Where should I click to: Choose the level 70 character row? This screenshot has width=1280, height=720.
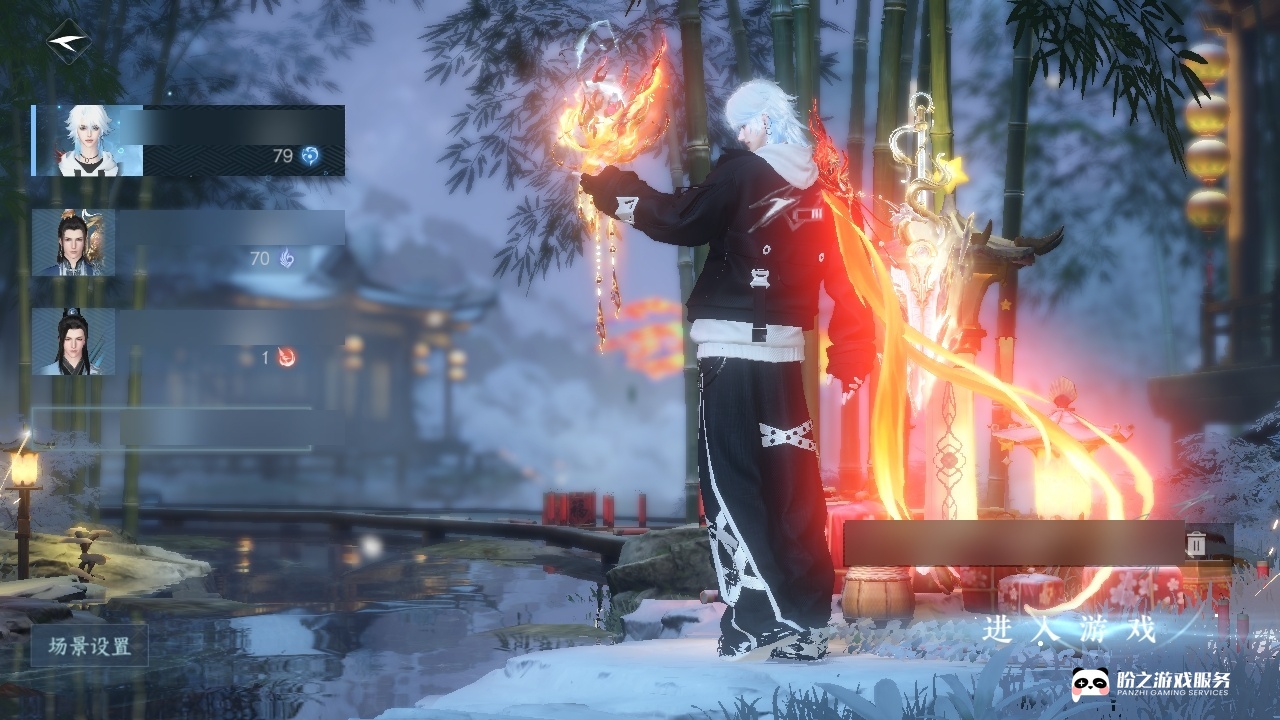tap(188, 243)
